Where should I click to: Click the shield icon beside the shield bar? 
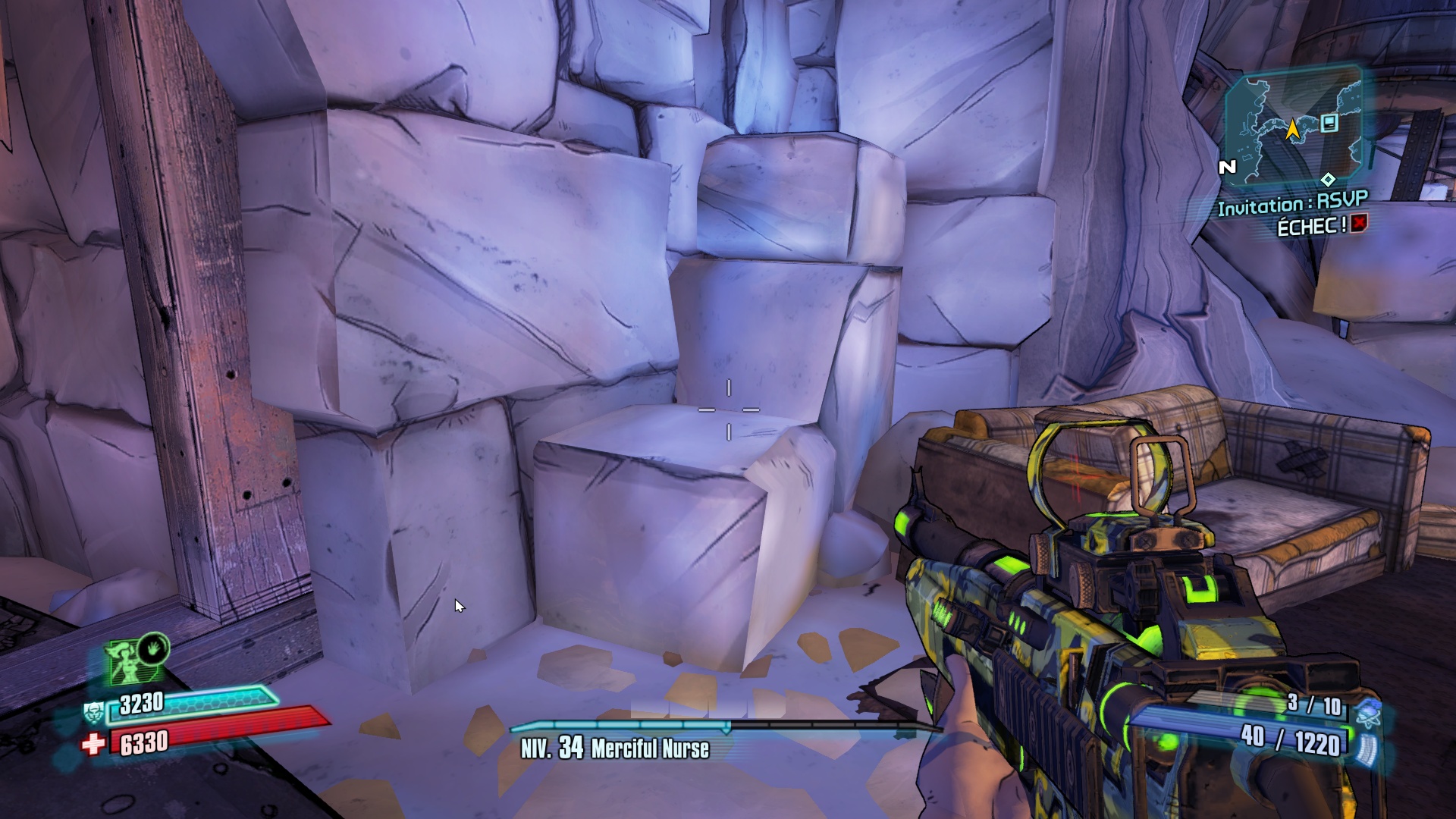click(93, 712)
